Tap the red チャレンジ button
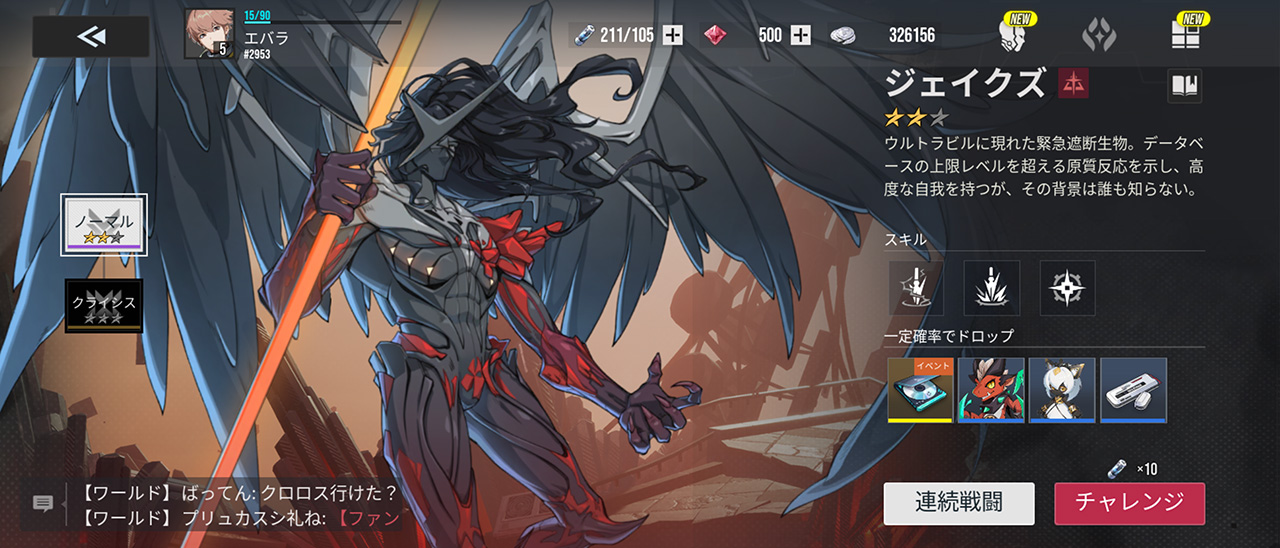1280x548 pixels. pos(1129,503)
